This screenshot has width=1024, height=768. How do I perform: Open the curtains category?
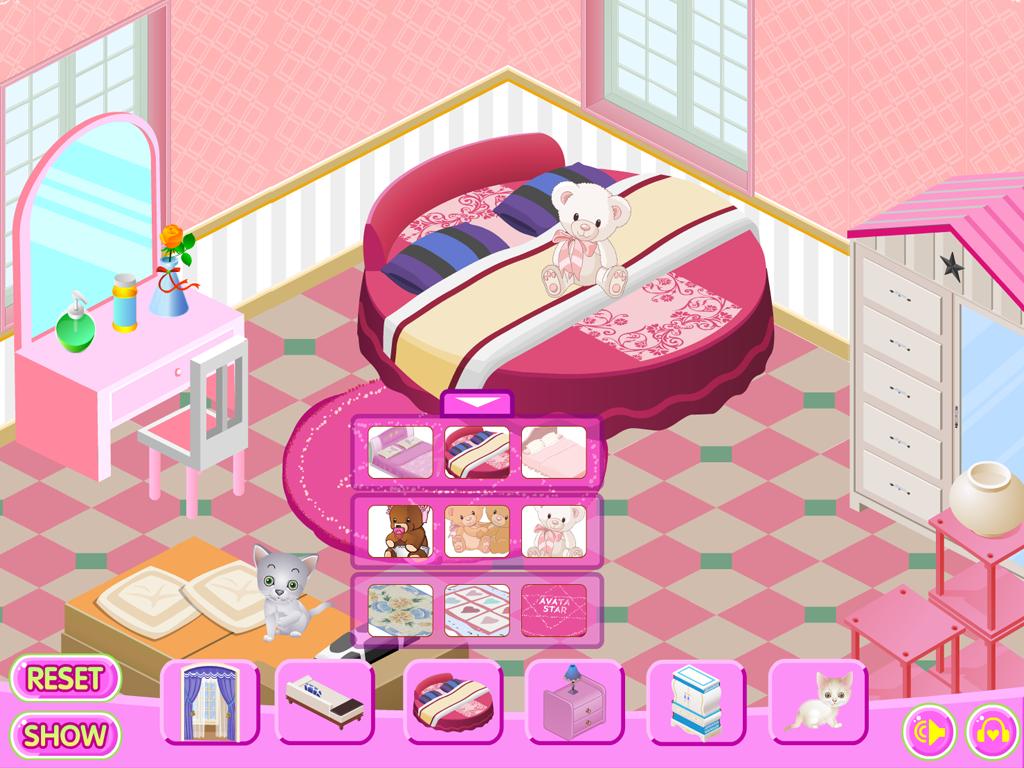point(210,701)
